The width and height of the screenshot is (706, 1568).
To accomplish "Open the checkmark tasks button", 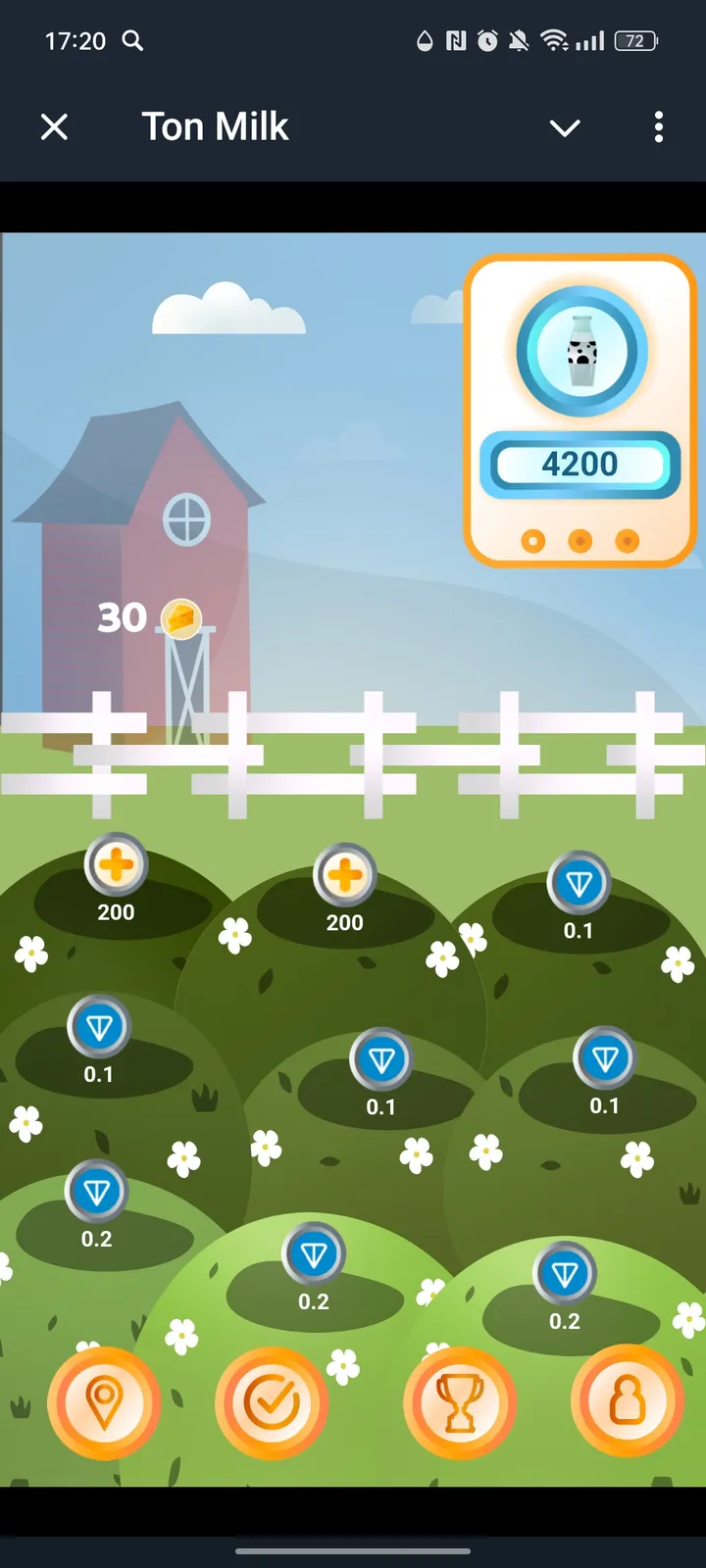I will point(272,1402).
